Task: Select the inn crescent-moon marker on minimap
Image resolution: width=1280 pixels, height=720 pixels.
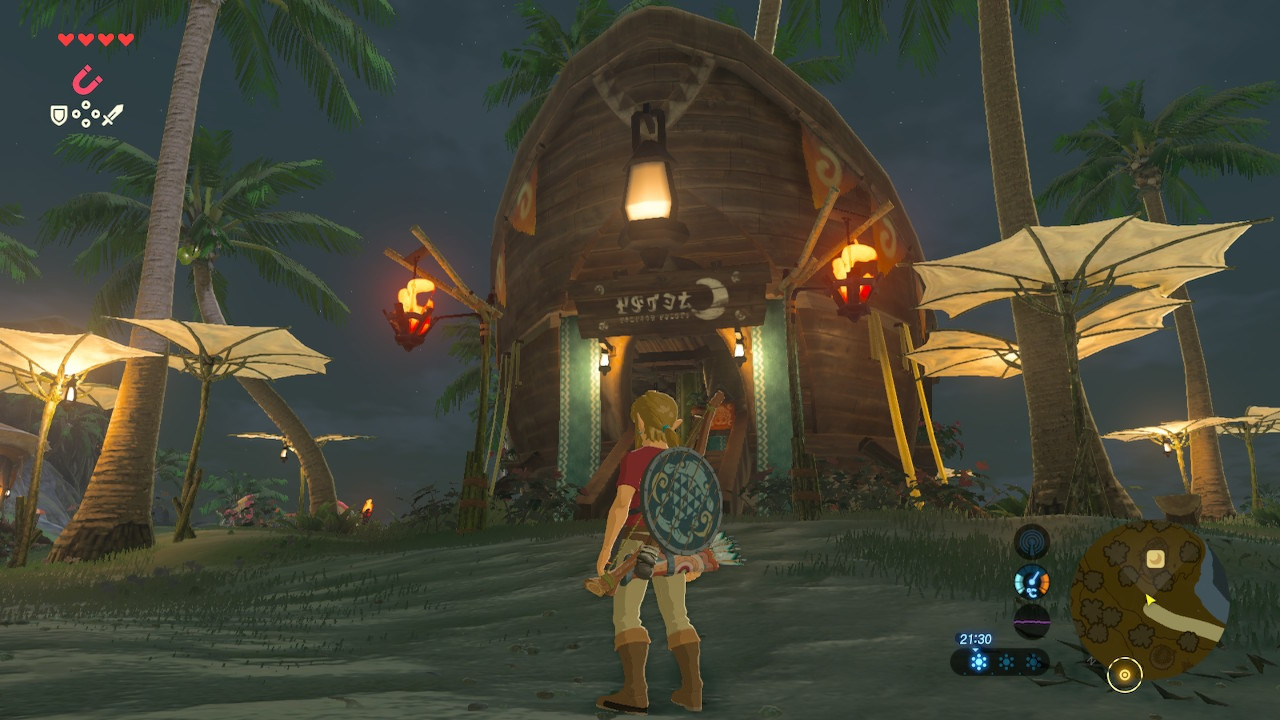Action: click(1155, 558)
